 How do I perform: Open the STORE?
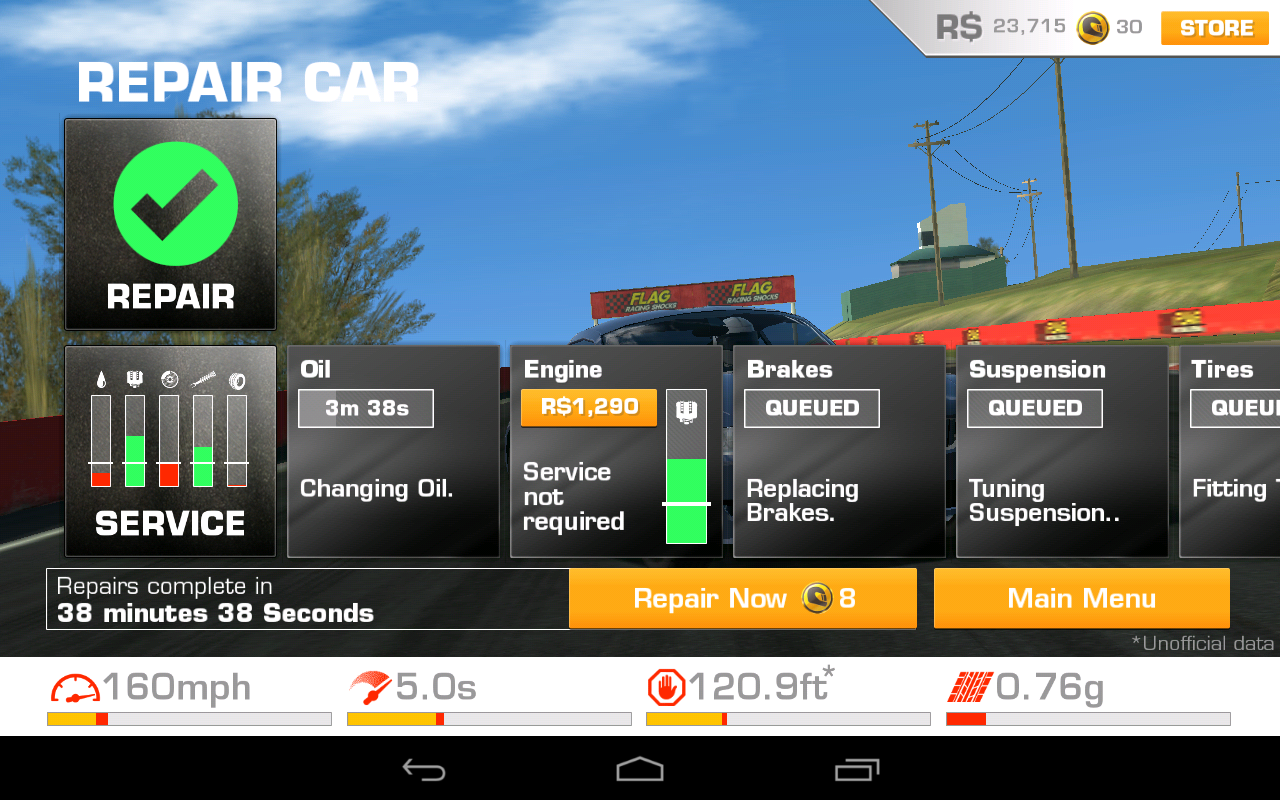[x=1213, y=28]
